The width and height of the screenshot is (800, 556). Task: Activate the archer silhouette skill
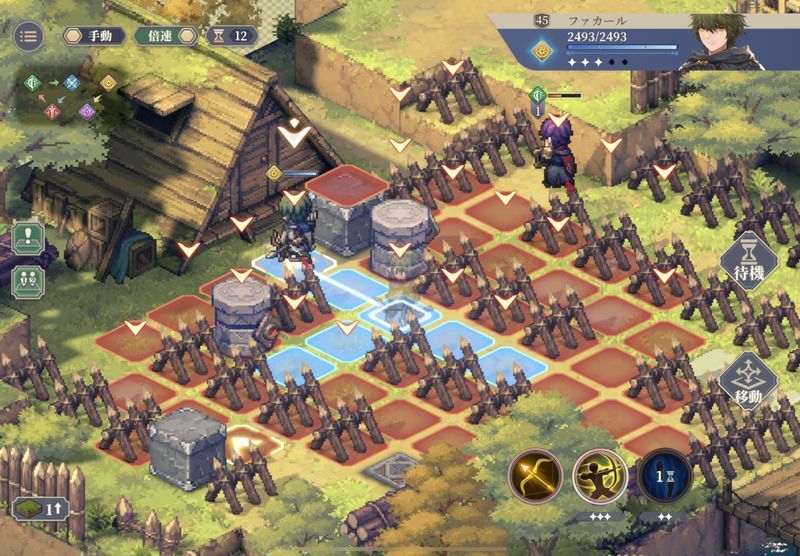coord(600,474)
